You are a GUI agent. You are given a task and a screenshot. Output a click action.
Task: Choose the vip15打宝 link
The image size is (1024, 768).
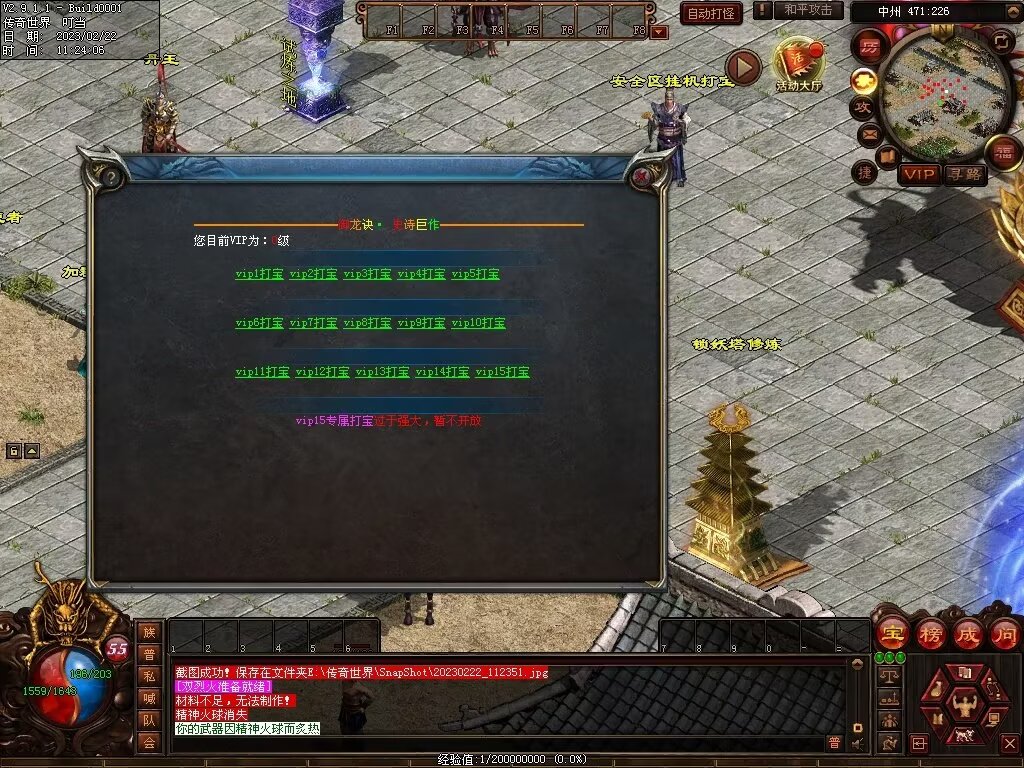click(x=502, y=372)
